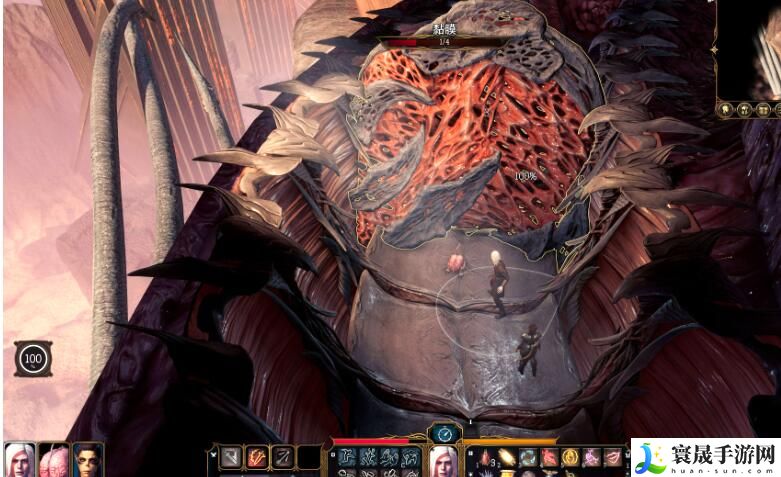This screenshot has height=477, width=781.
Task: Click the active character portrait in hotbar
Action: [x=443, y=460]
